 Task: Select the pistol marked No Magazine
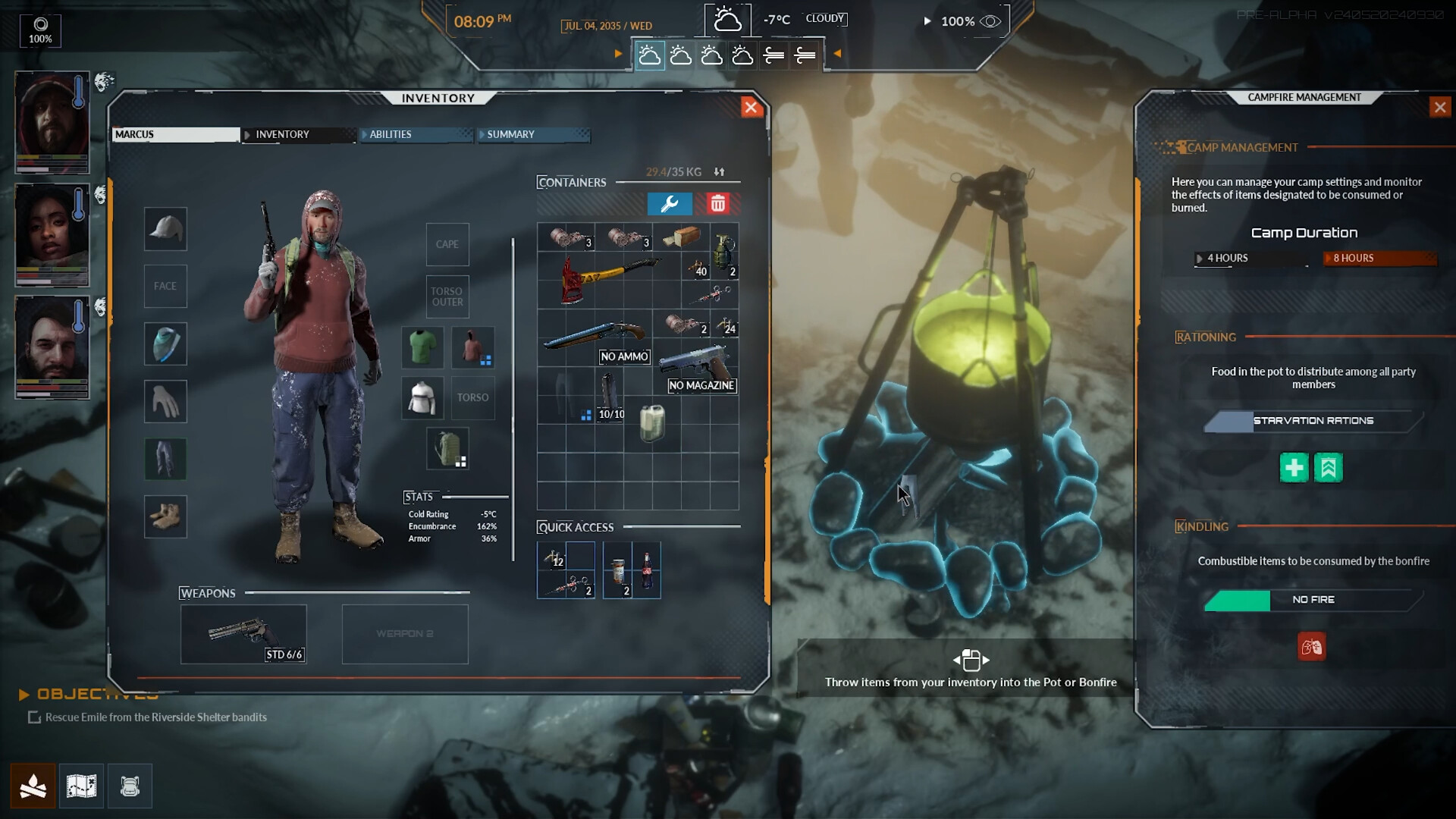(695, 366)
